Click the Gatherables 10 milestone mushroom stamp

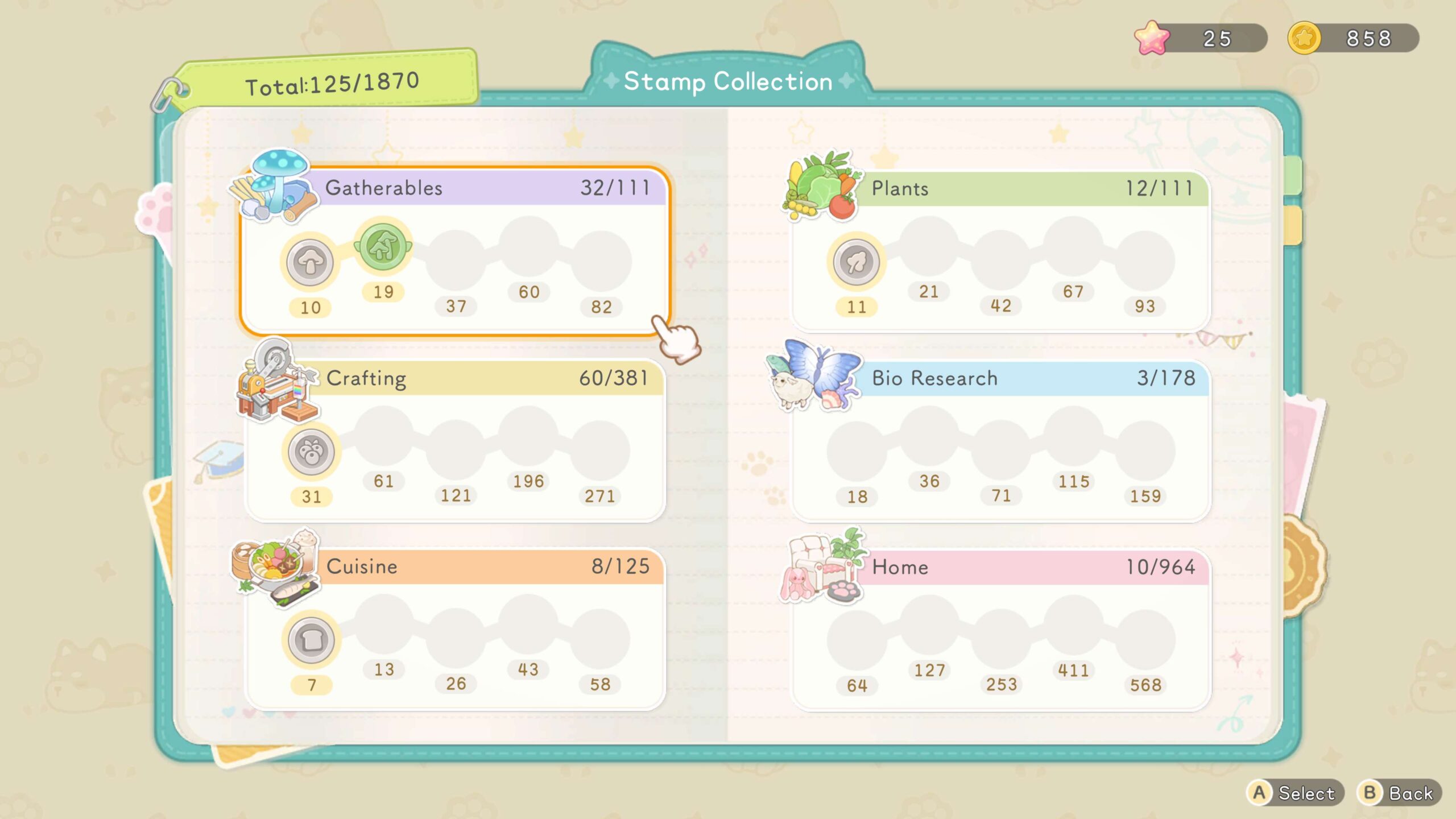click(x=311, y=263)
